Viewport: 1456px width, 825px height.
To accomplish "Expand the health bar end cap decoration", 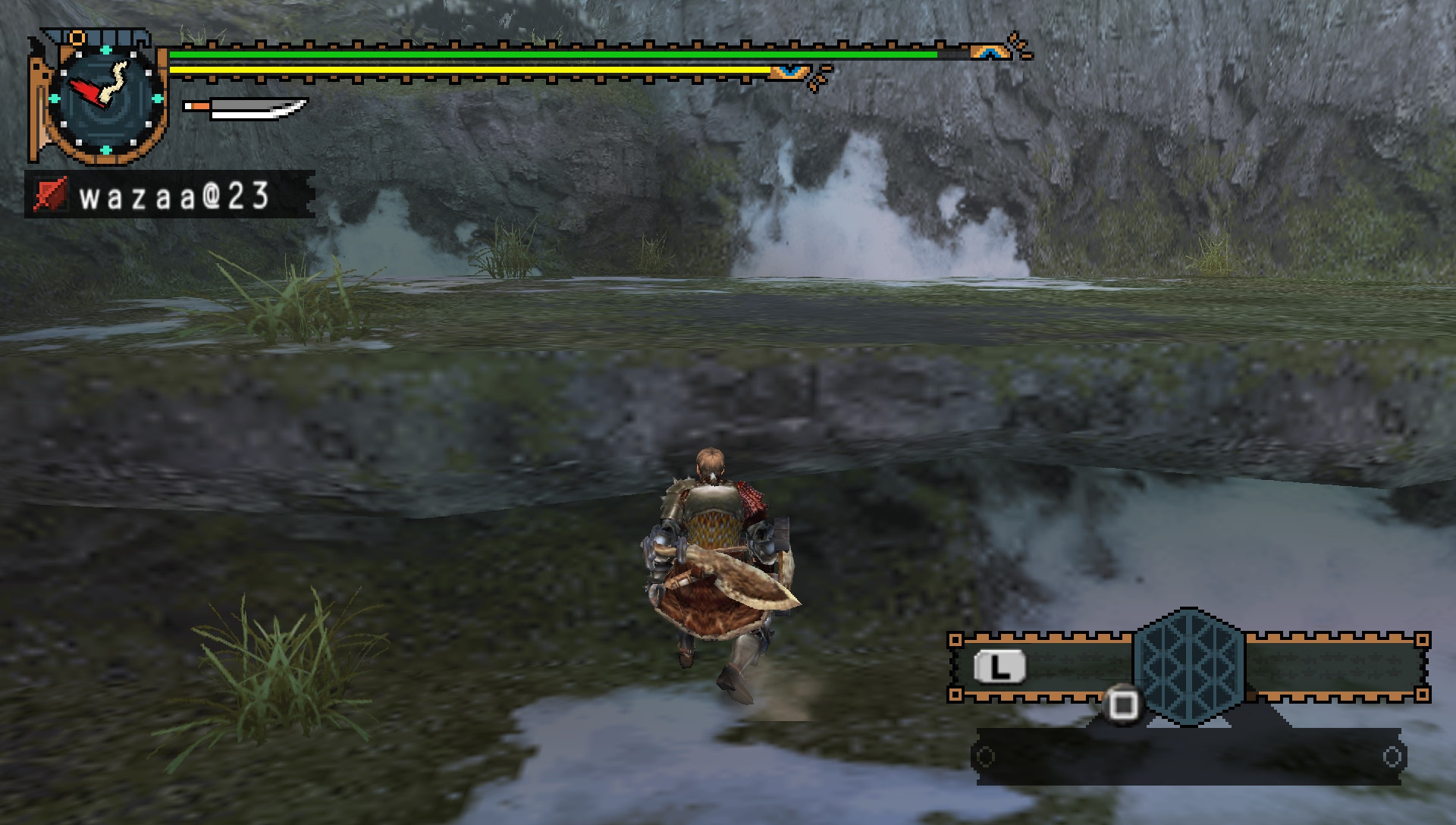I will click(990, 53).
